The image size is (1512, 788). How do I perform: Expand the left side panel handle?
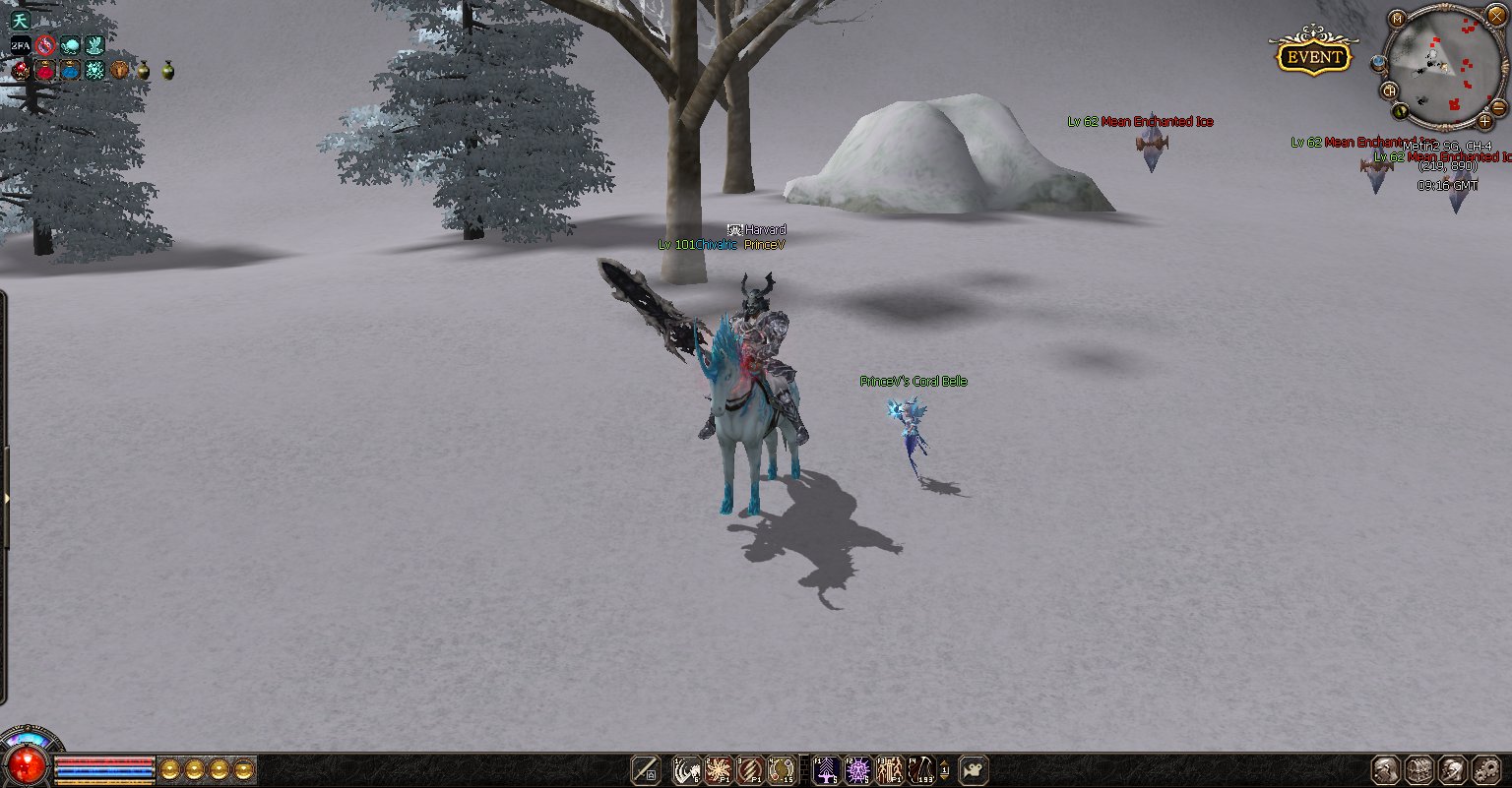click(x=6, y=499)
